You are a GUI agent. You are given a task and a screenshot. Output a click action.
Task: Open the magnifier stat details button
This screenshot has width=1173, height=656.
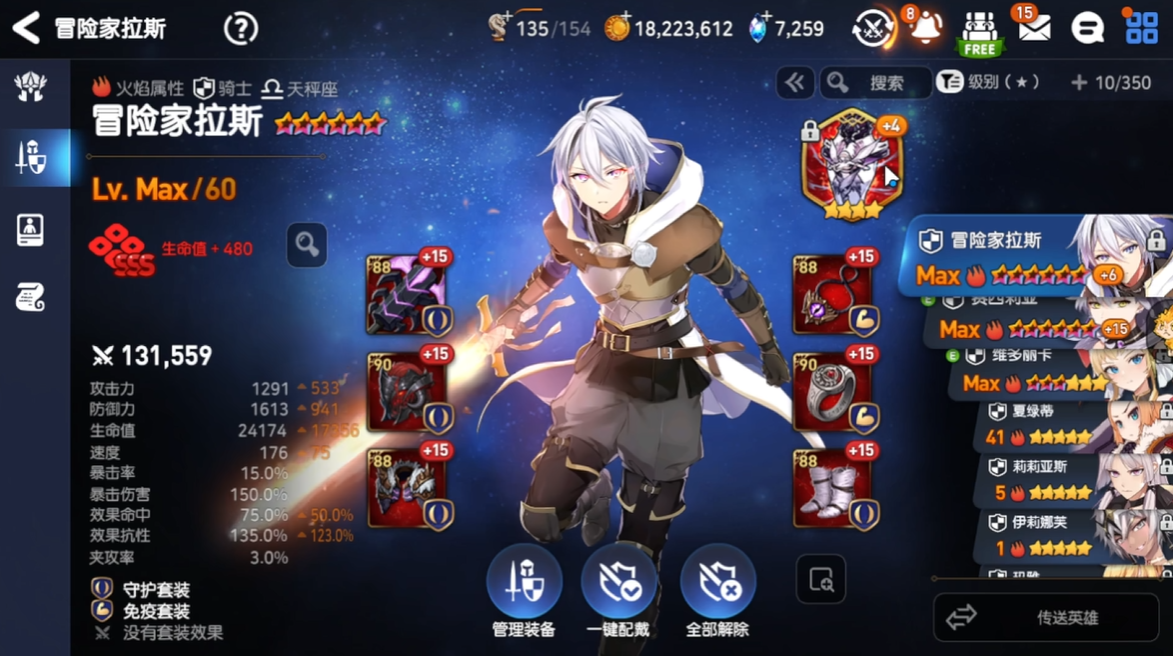(x=307, y=244)
